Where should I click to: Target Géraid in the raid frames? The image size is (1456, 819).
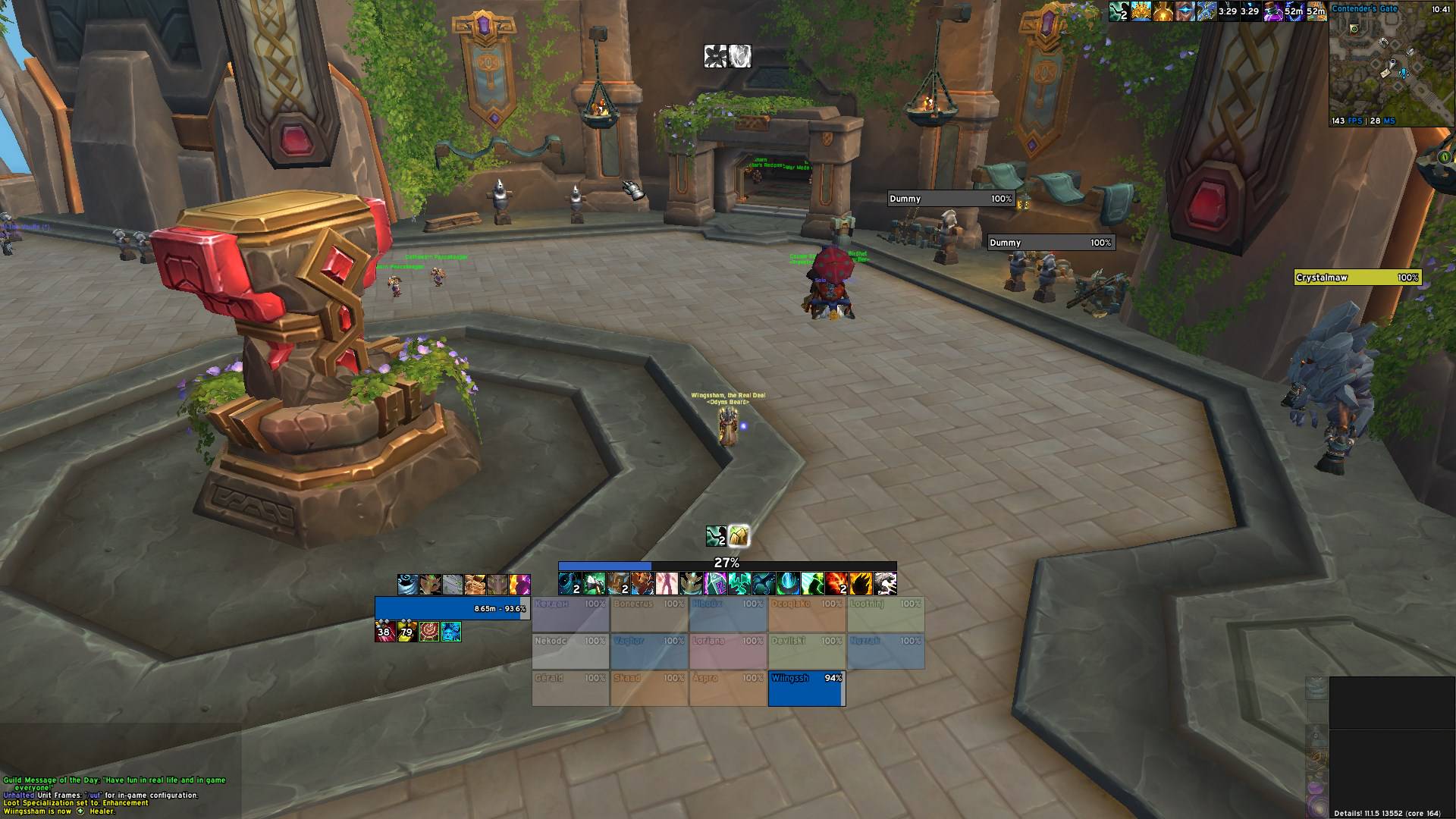[x=570, y=689]
